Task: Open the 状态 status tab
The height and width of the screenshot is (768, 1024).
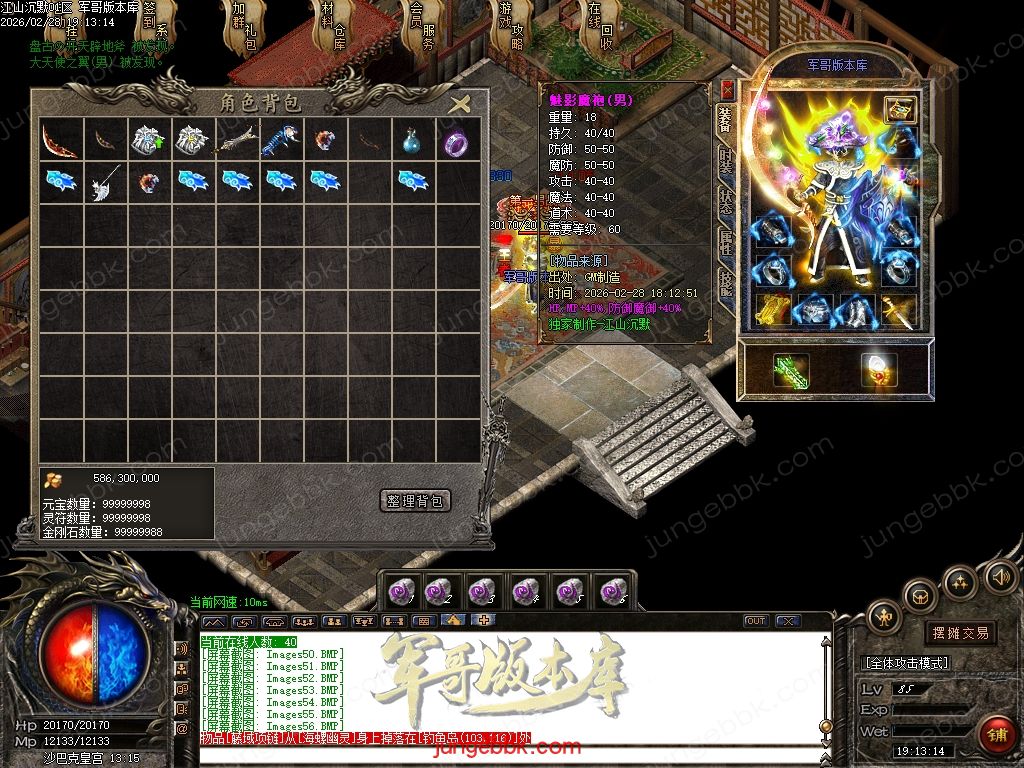Action: 727,200
